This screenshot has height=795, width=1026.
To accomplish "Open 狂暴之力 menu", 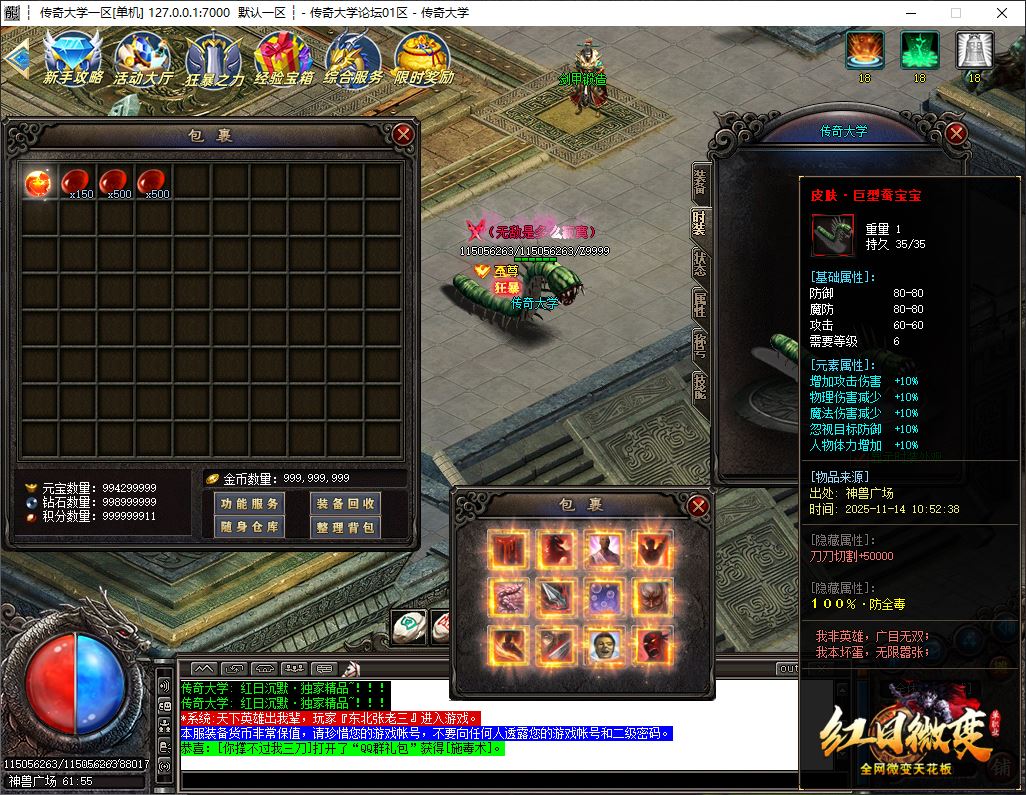I will click(x=214, y=58).
